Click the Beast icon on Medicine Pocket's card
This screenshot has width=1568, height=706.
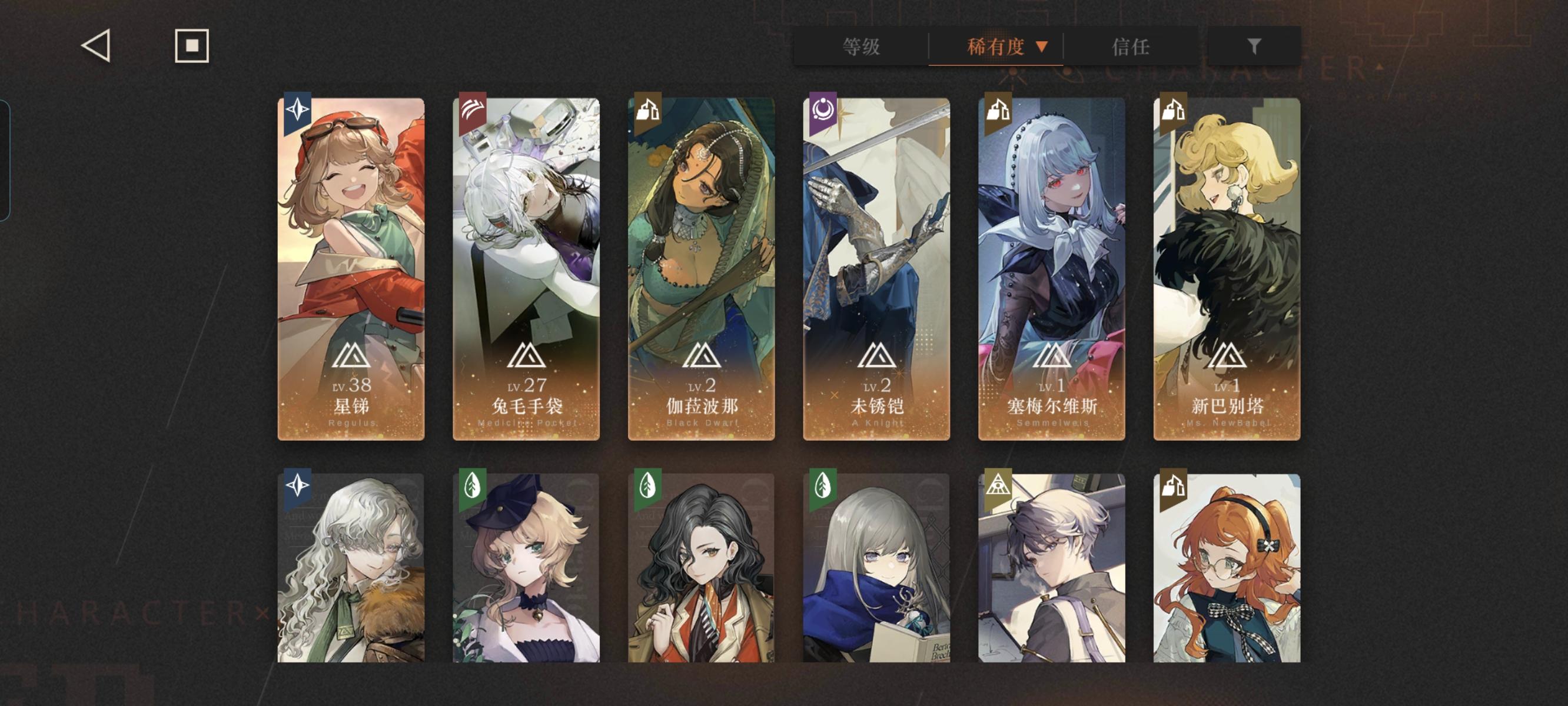(x=474, y=108)
